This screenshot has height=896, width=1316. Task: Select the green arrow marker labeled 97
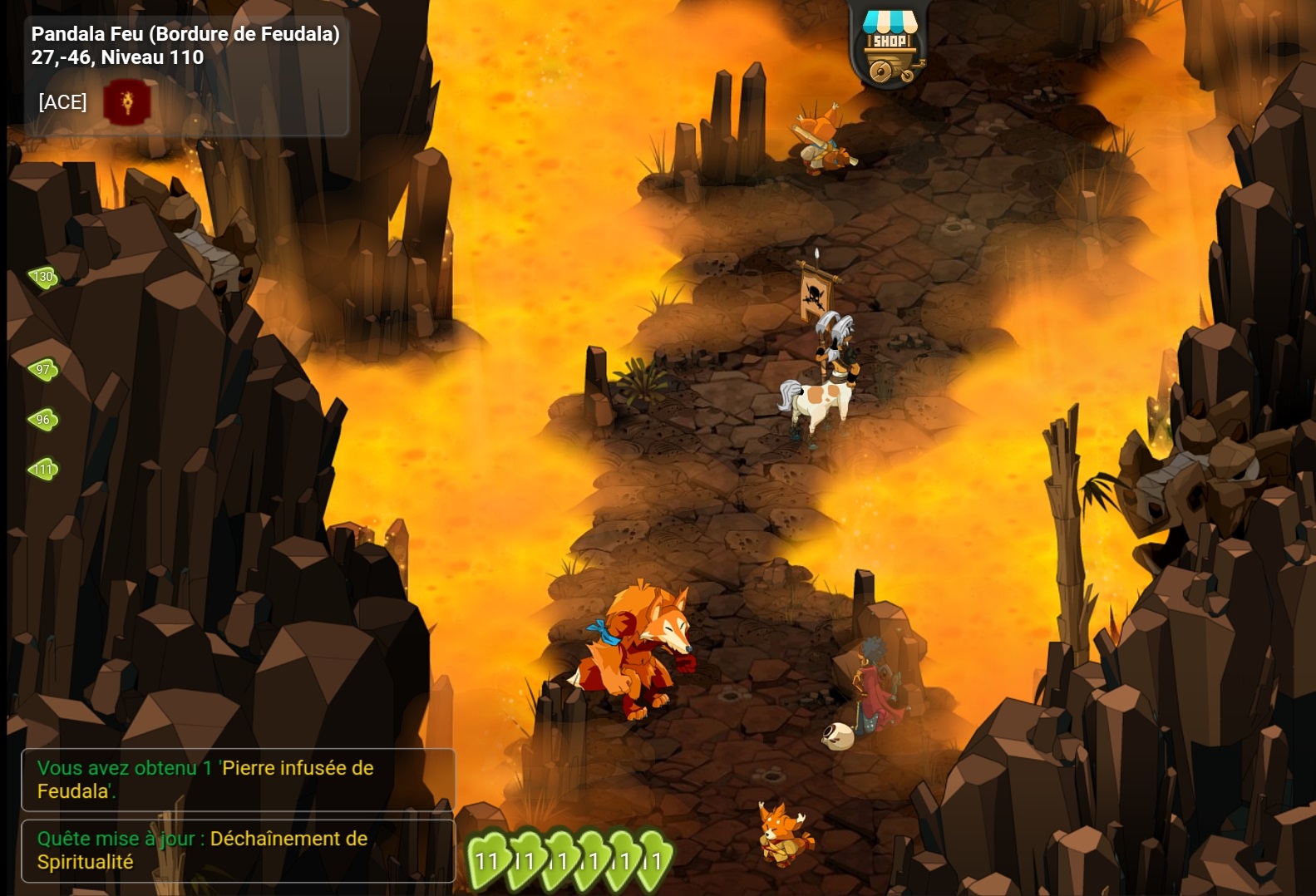(x=43, y=369)
